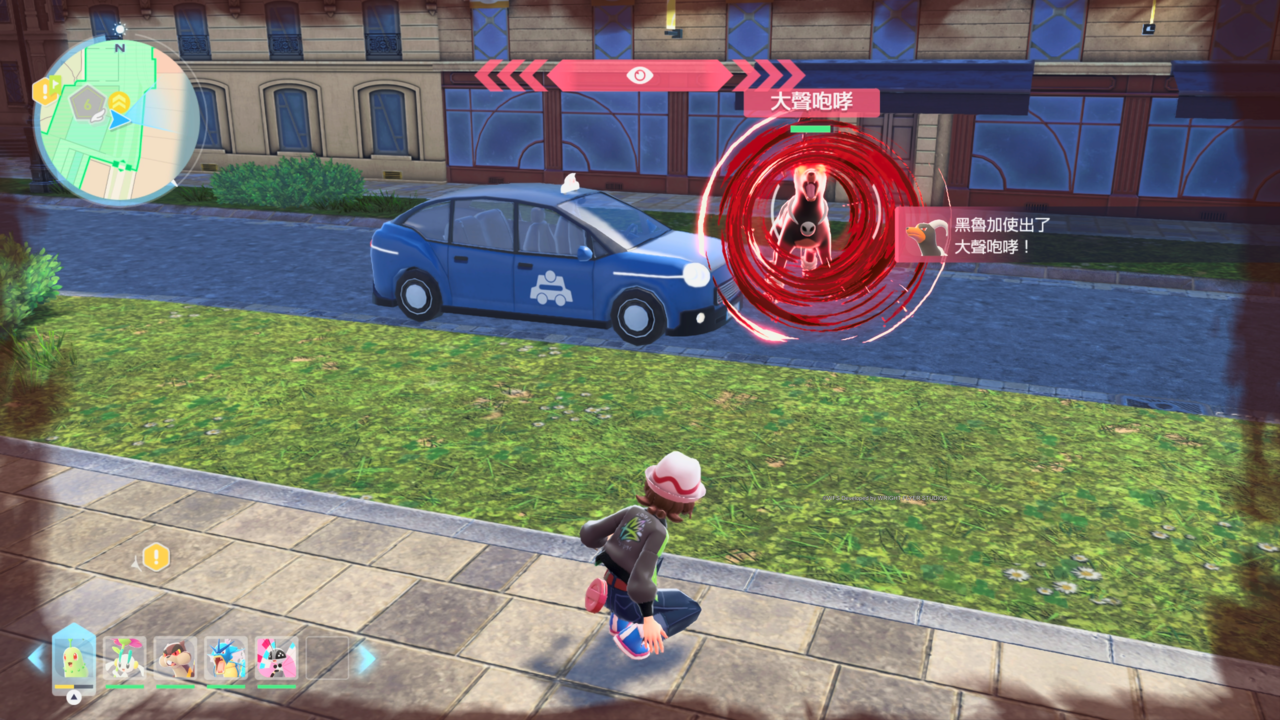Pick Gyarados from the party bar
1280x720 pixels.
[x=225, y=659]
